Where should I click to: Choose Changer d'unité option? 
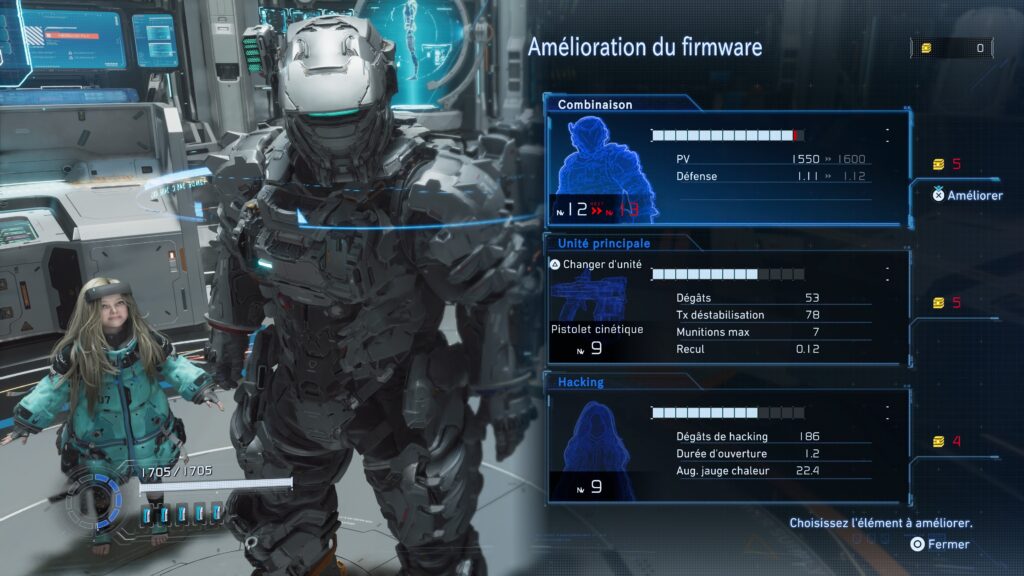[596, 265]
